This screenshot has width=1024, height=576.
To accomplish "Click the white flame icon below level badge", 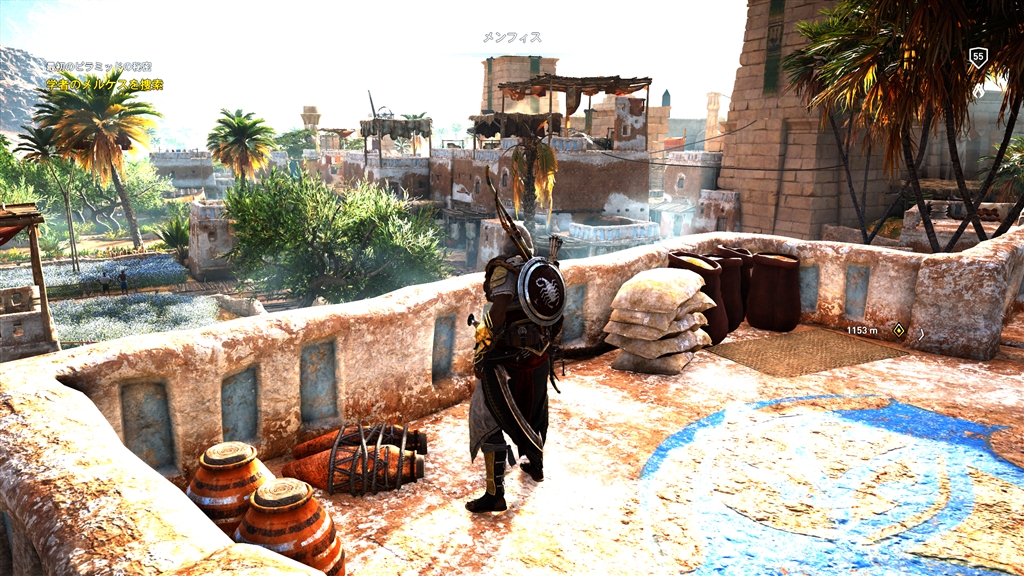I will coord(978,90).
